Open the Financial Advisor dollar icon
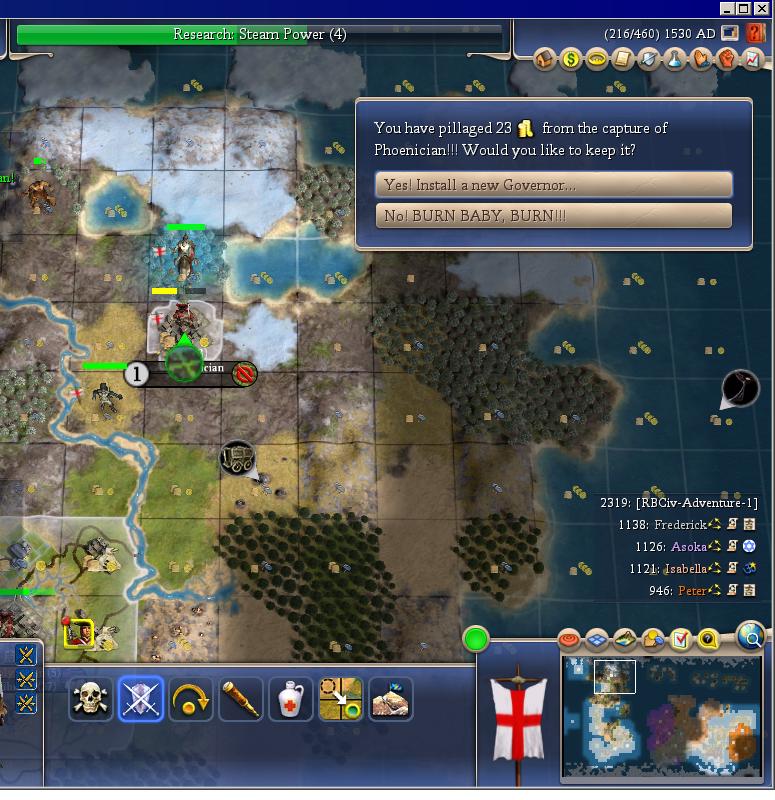This screenshot has width=775, height=800. [571, 59]
